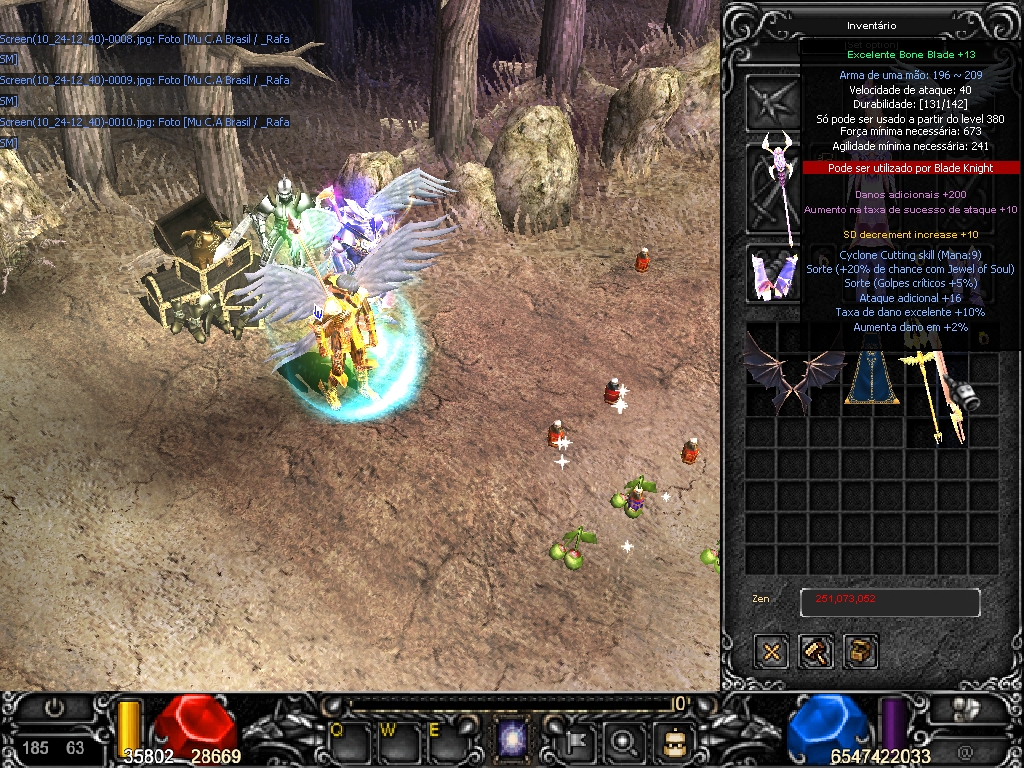Open the treasure chest store button
Image resolution: width=1024 pixels, height=768 pixels.
click(861, 652)
